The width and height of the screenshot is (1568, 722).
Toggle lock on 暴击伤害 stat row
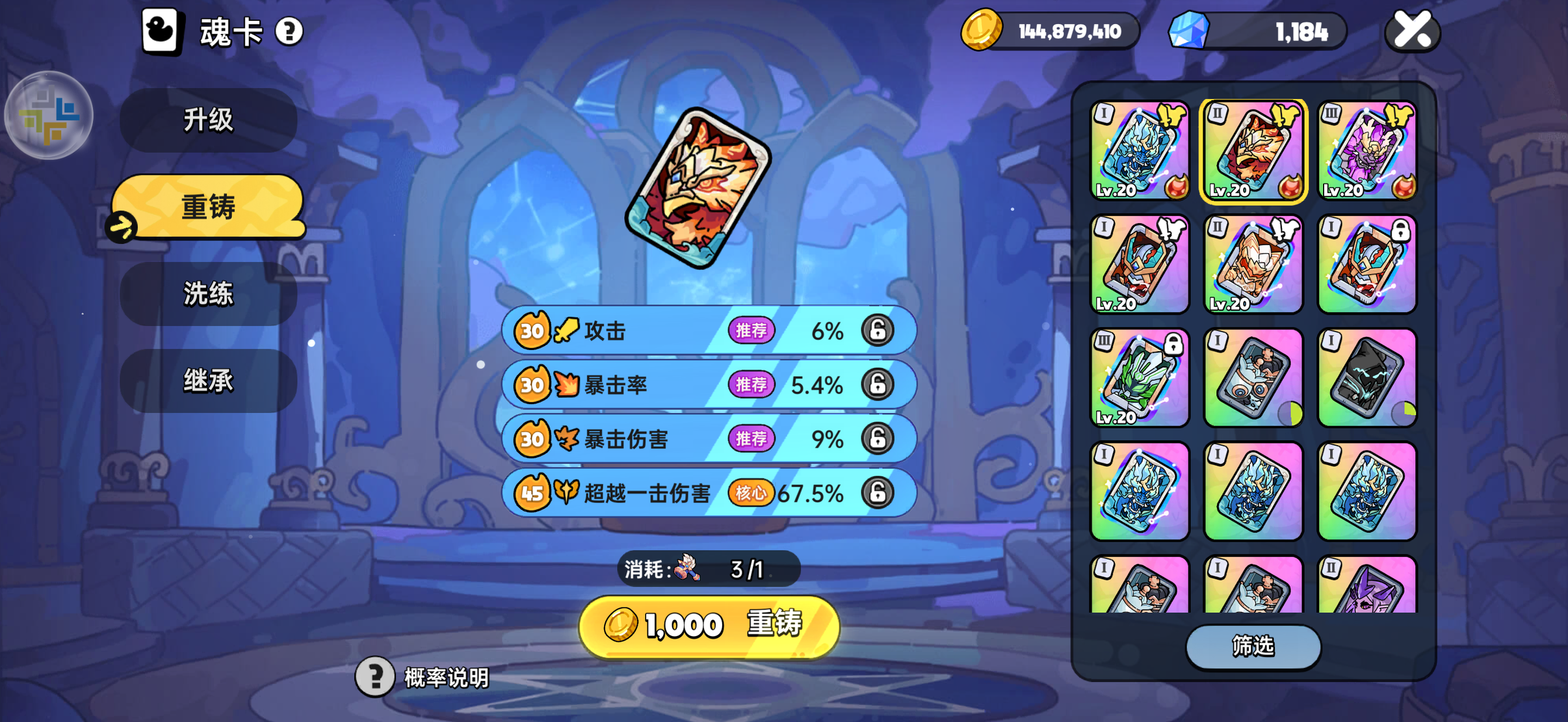878,439
